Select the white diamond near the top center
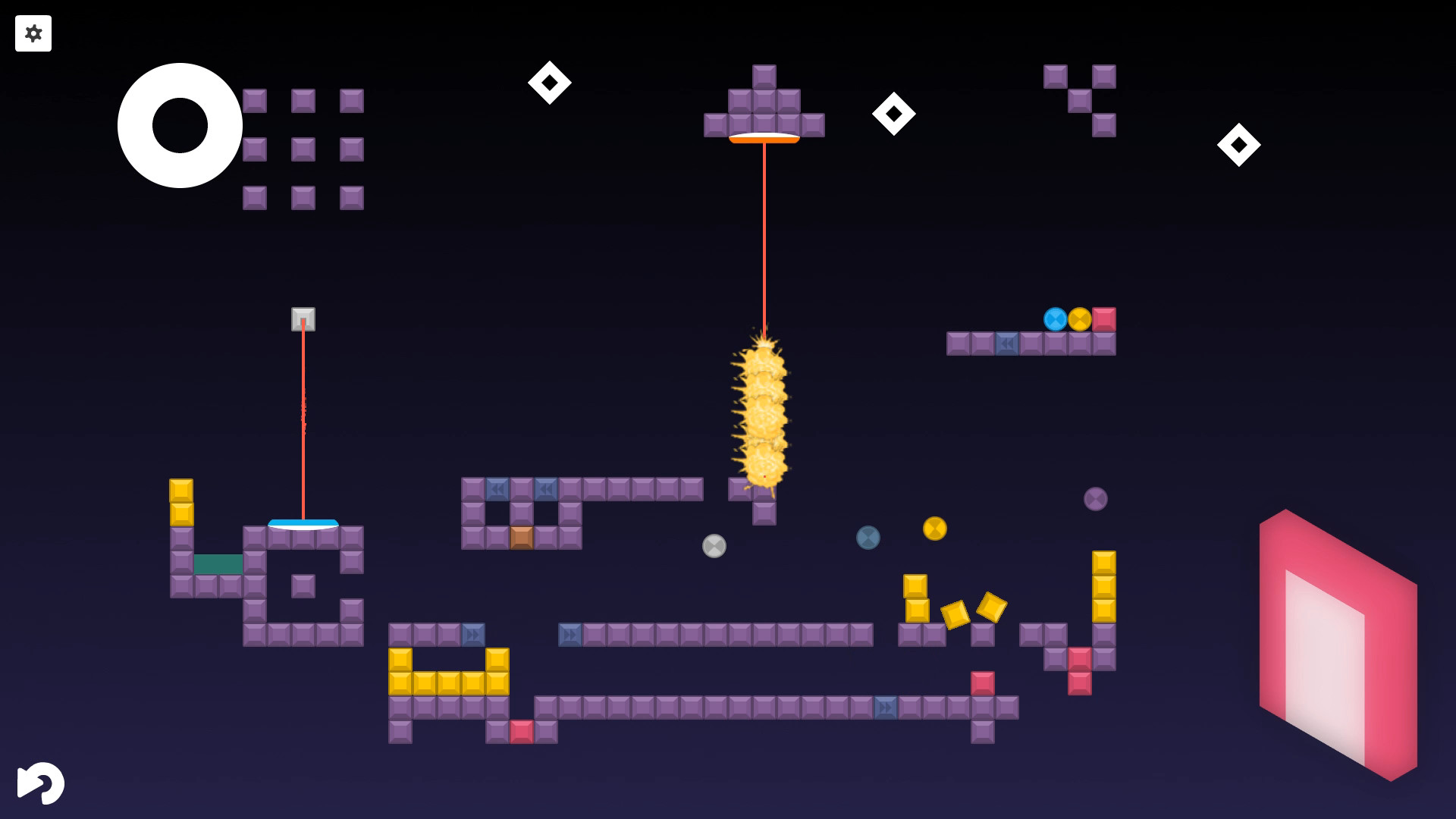The image size is (1456, 819). click(551, 82)
